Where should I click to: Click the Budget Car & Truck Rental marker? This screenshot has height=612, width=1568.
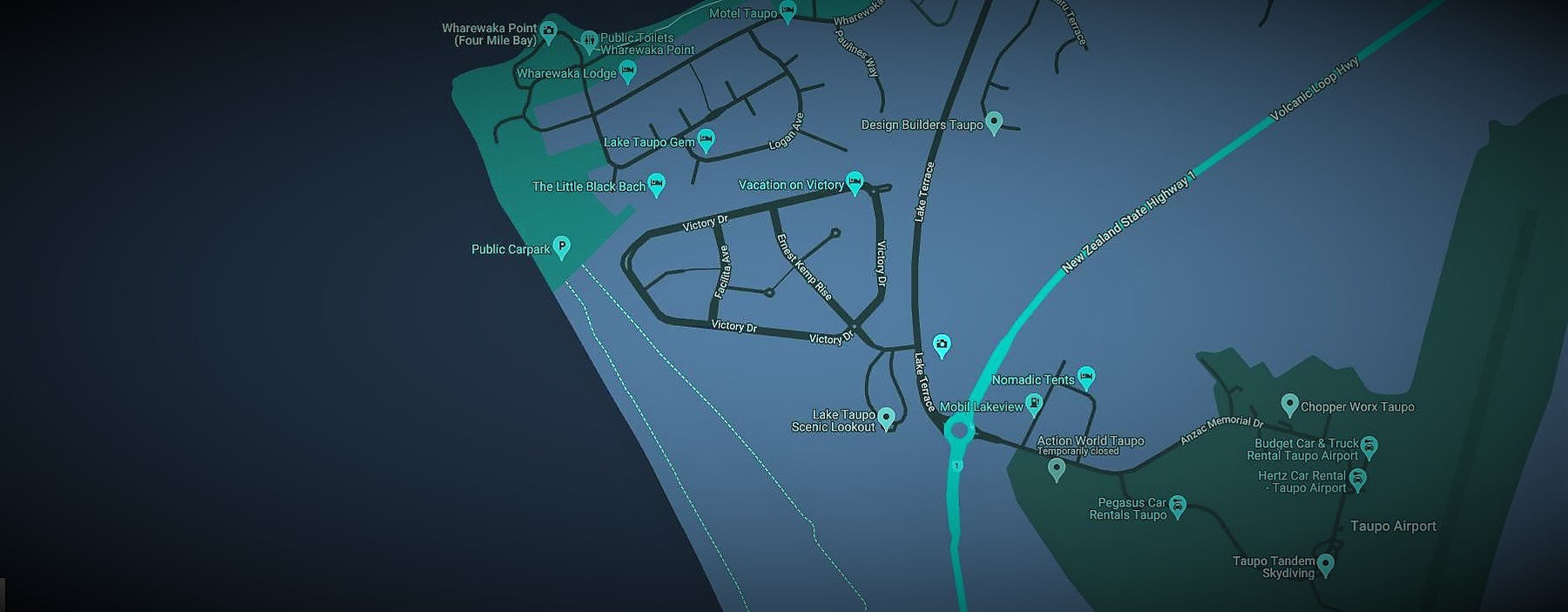(x=1369, y=448)
